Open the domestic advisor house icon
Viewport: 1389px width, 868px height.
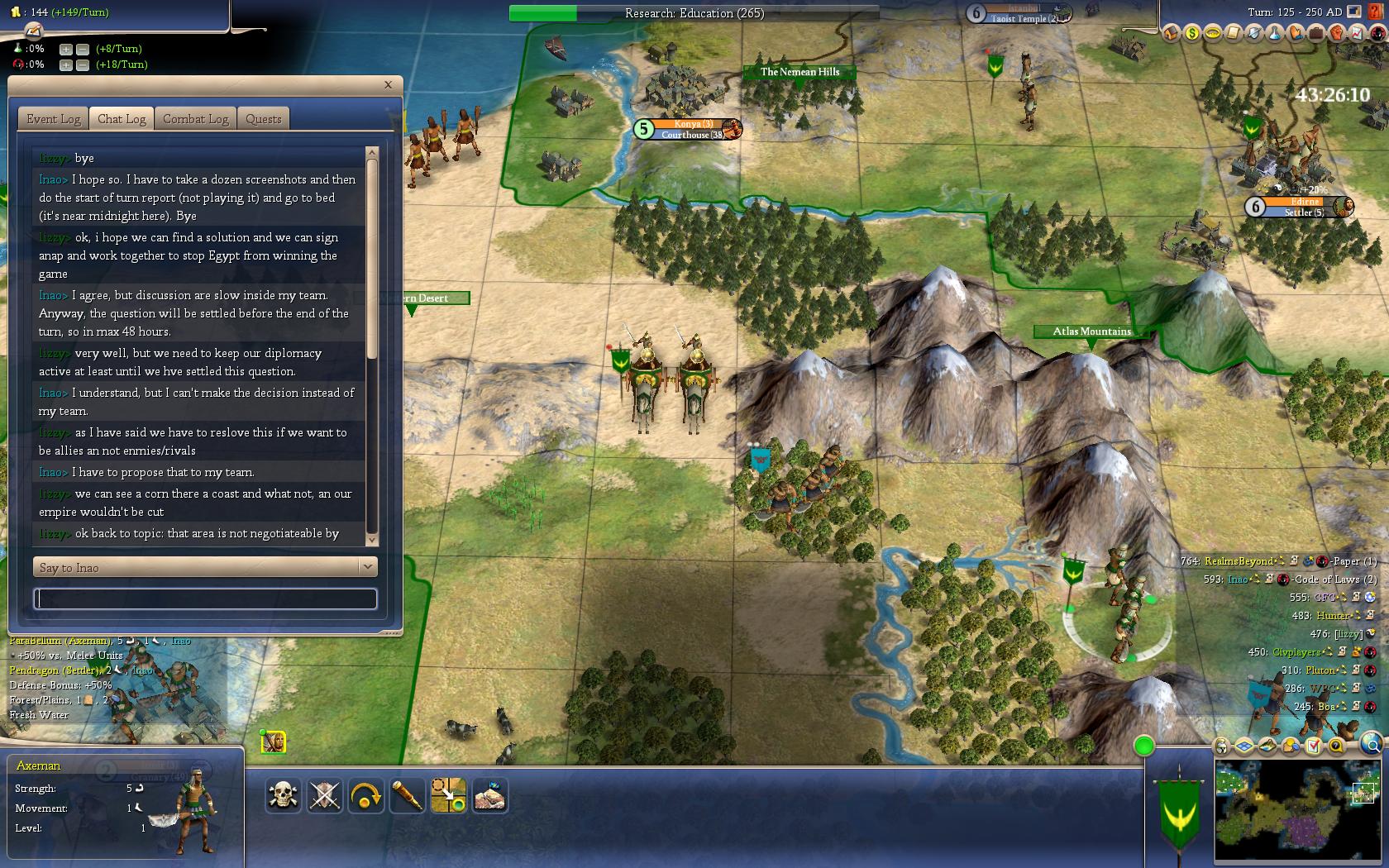(x=1171, y=34)
